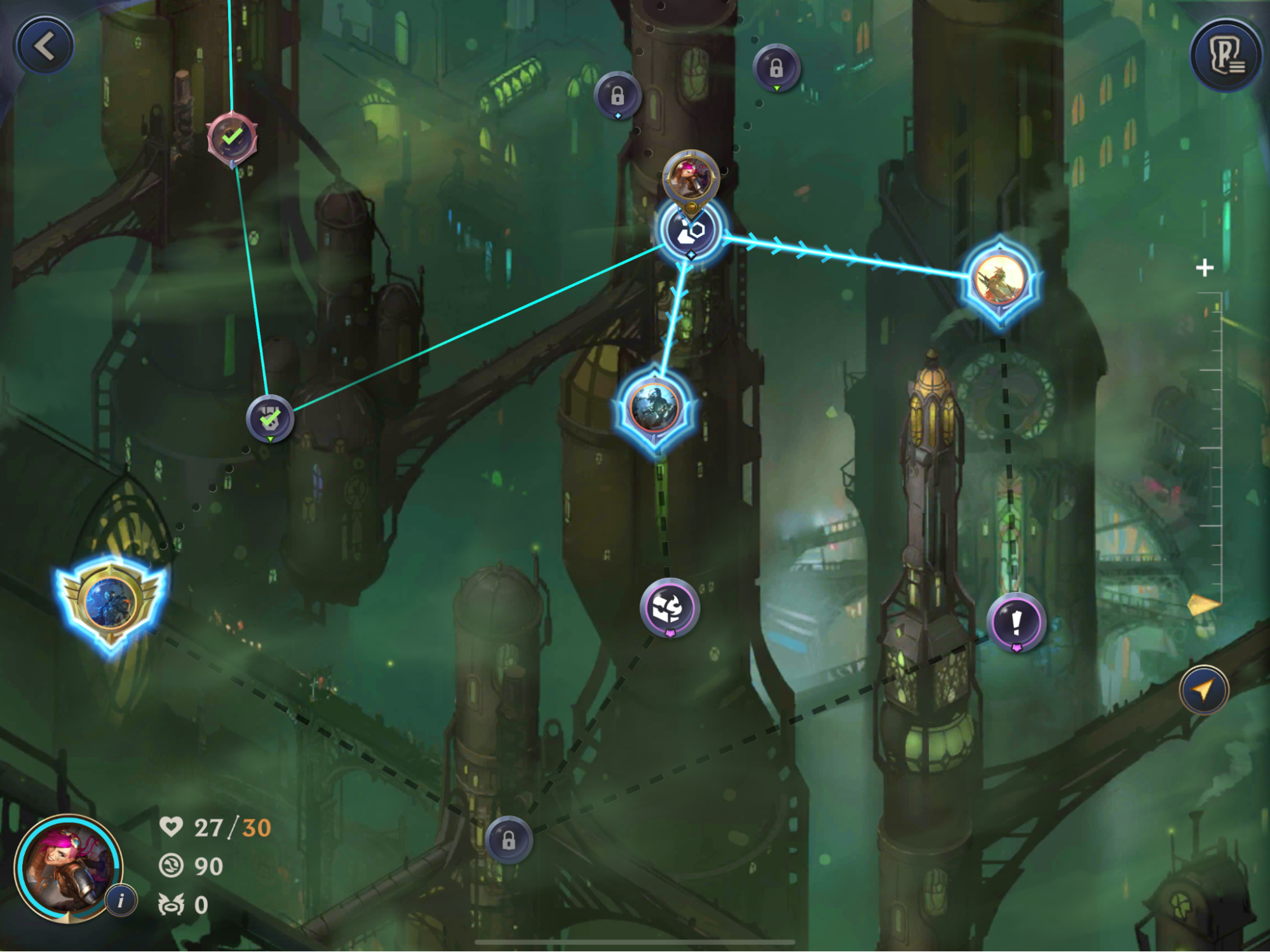Click the locked node with blue diamond marker
1270x952 pixels.
click(x=617, y=96)
